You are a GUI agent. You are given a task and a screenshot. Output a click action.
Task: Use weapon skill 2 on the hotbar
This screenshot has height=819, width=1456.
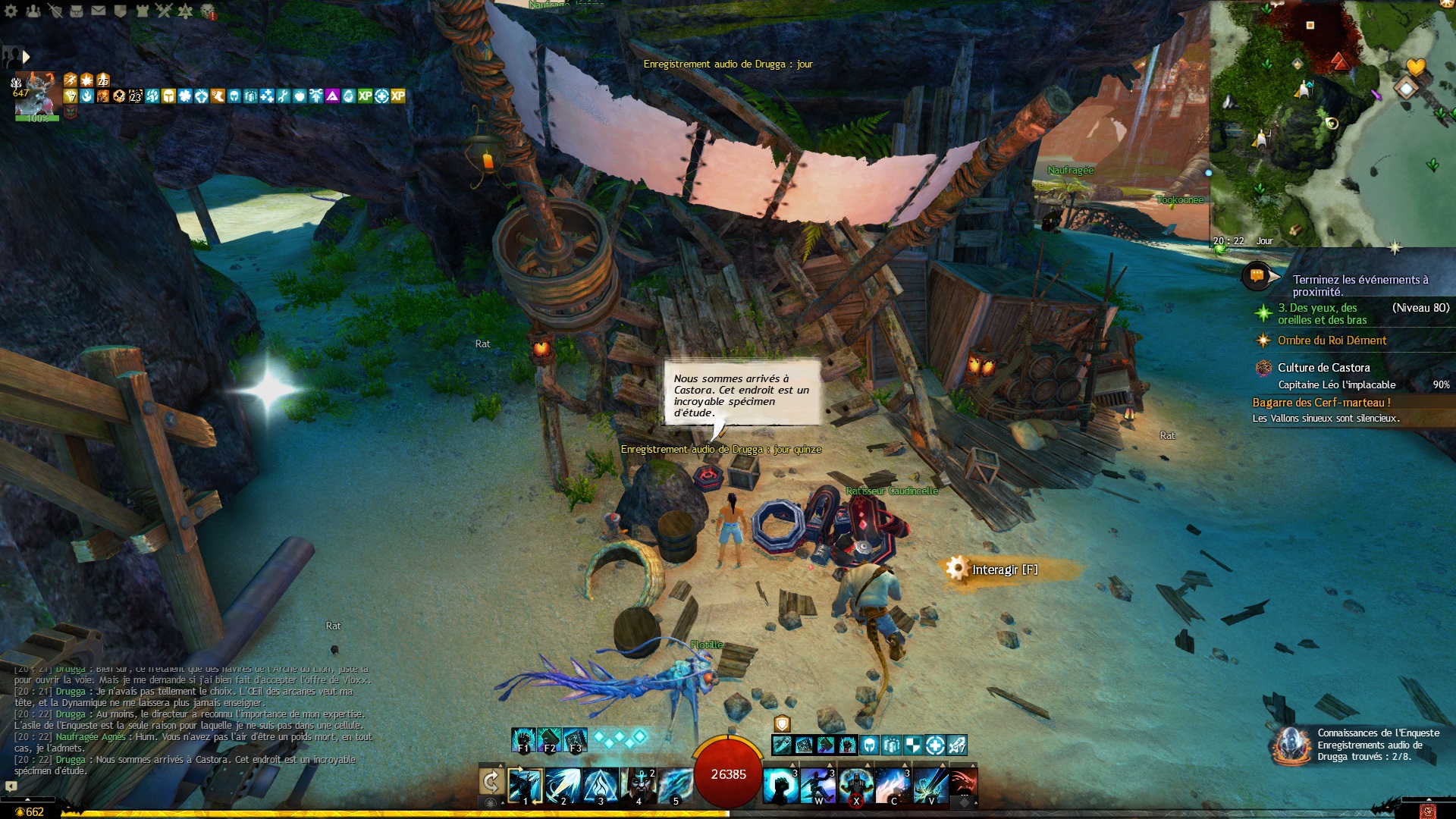coord(563,785)
